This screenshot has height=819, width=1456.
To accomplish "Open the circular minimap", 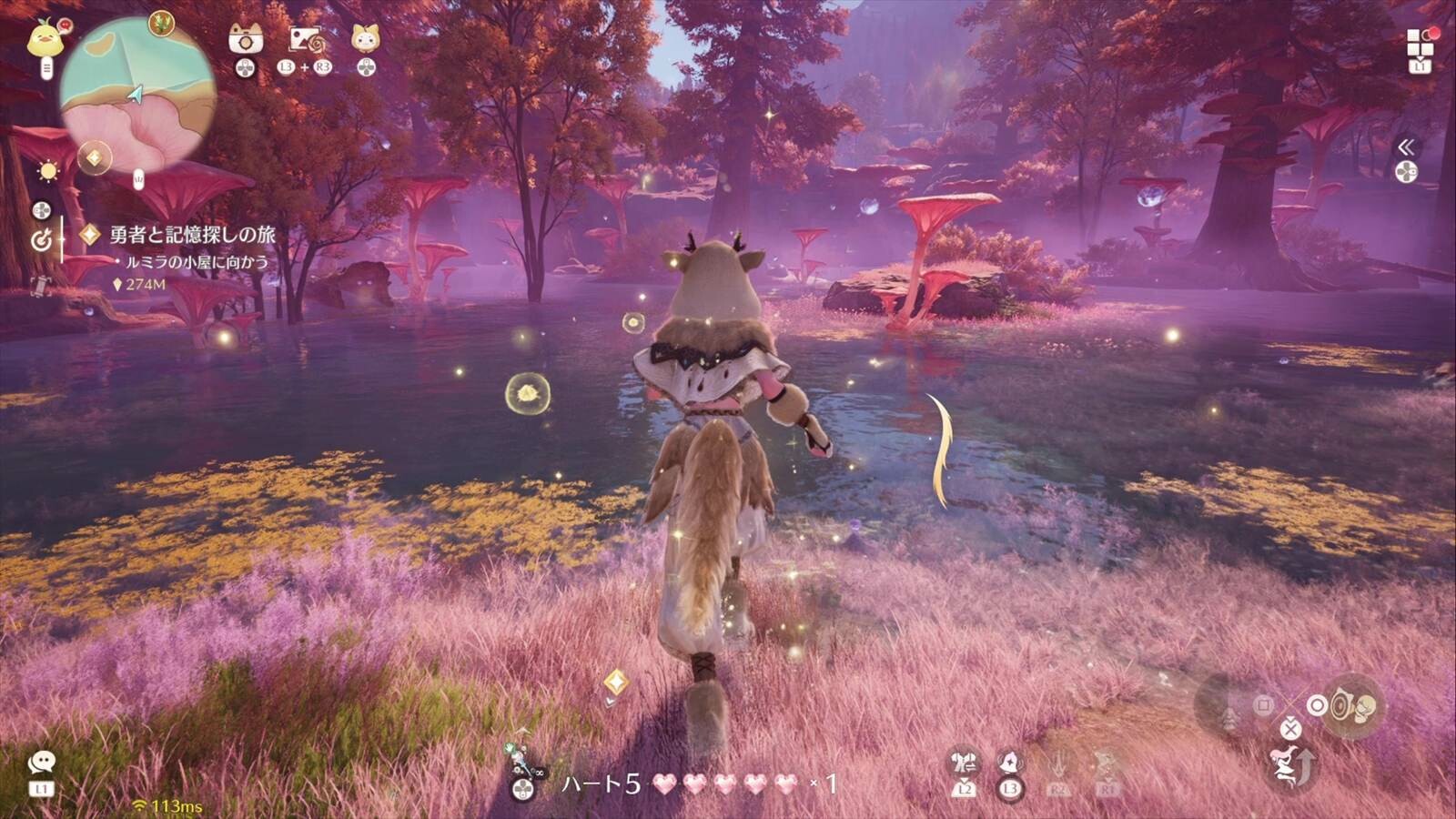I will click(137, 96).
